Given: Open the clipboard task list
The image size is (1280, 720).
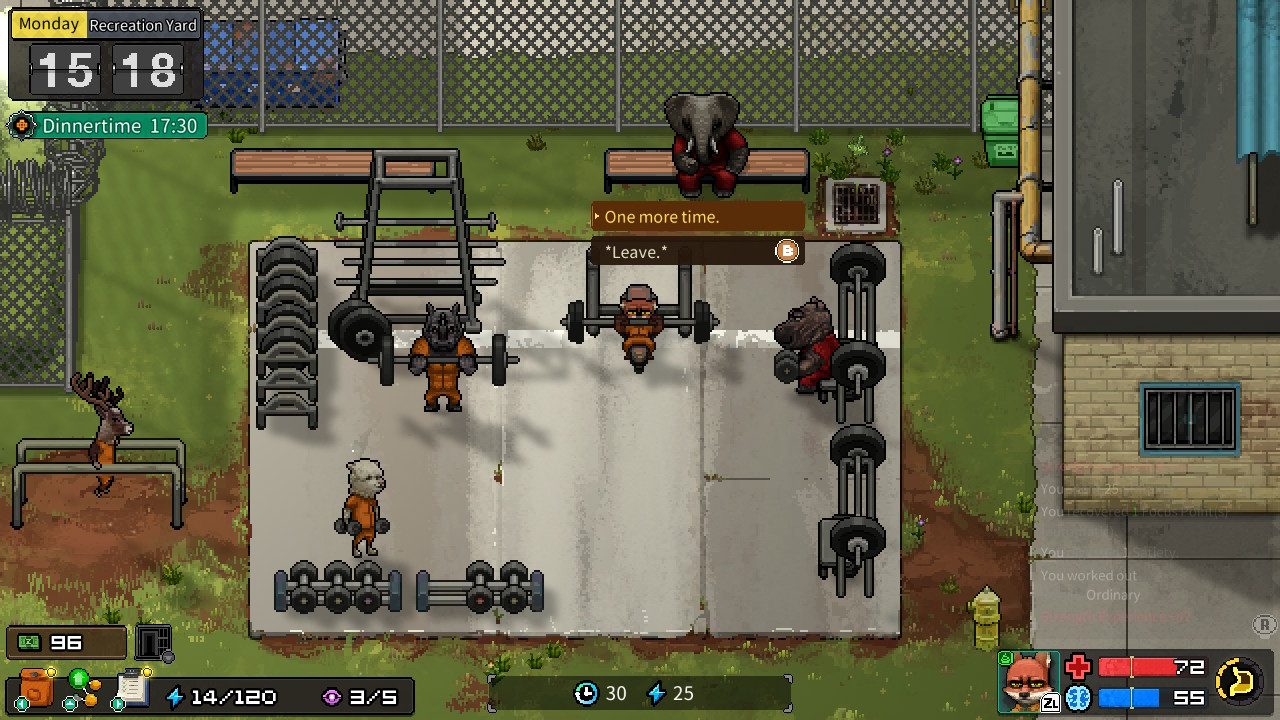Looking at the screenshot, I should pos(131,688).
